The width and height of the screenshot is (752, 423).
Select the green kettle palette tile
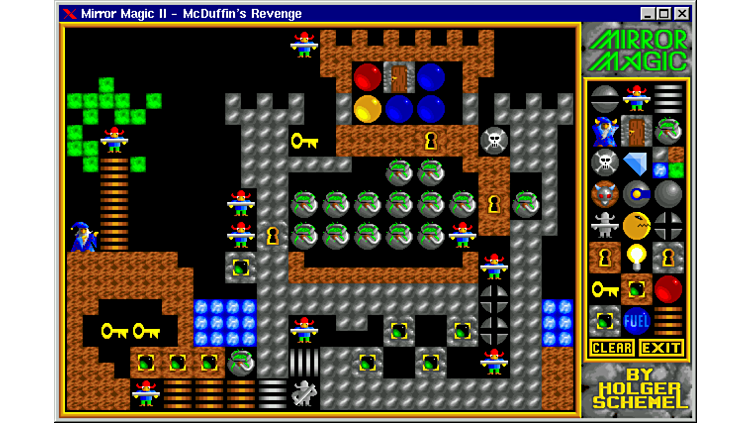click(668, 130)
